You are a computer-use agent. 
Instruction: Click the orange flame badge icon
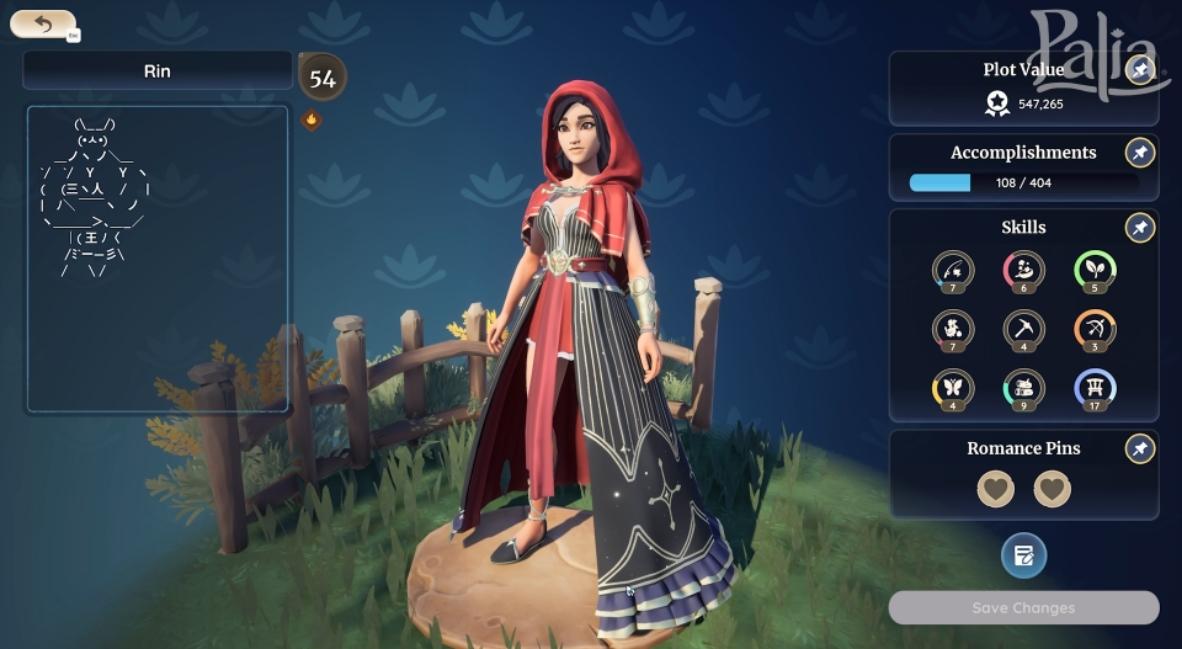[x=311, y=120]
